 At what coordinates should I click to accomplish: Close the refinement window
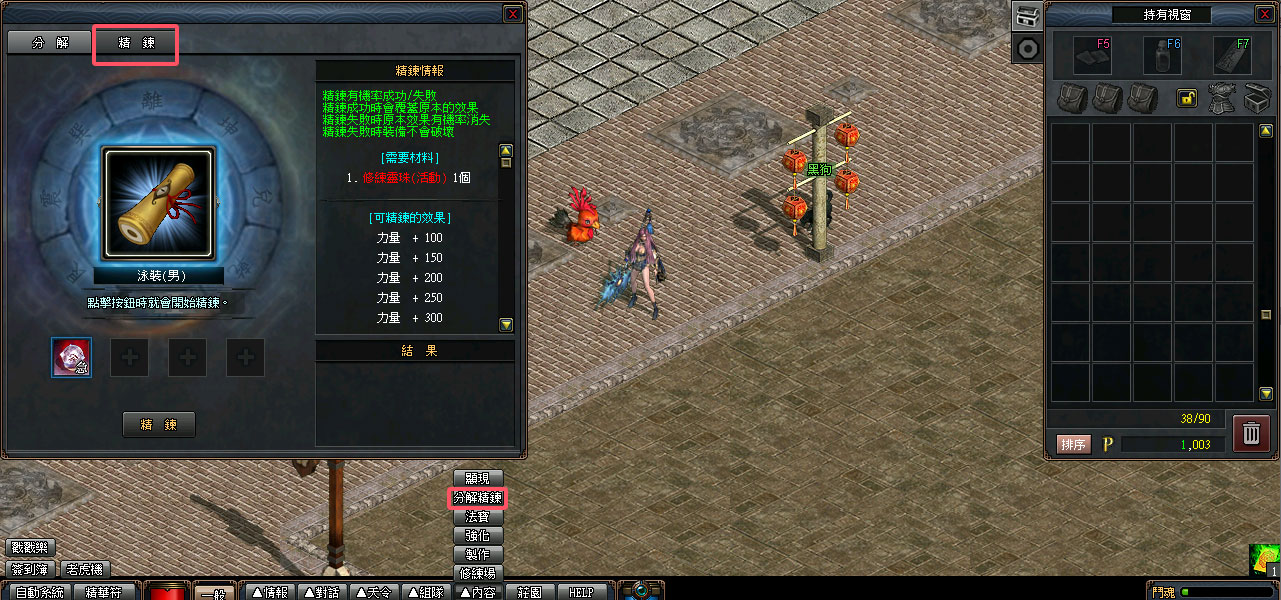pyautogui.click(x=512, y=14)
